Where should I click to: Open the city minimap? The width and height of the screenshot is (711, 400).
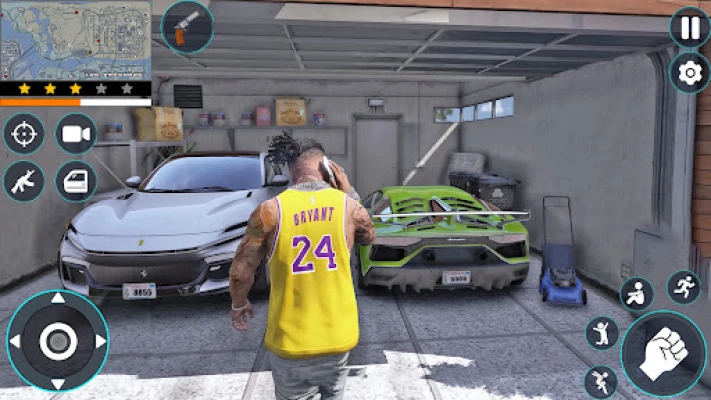coord(75,40)
